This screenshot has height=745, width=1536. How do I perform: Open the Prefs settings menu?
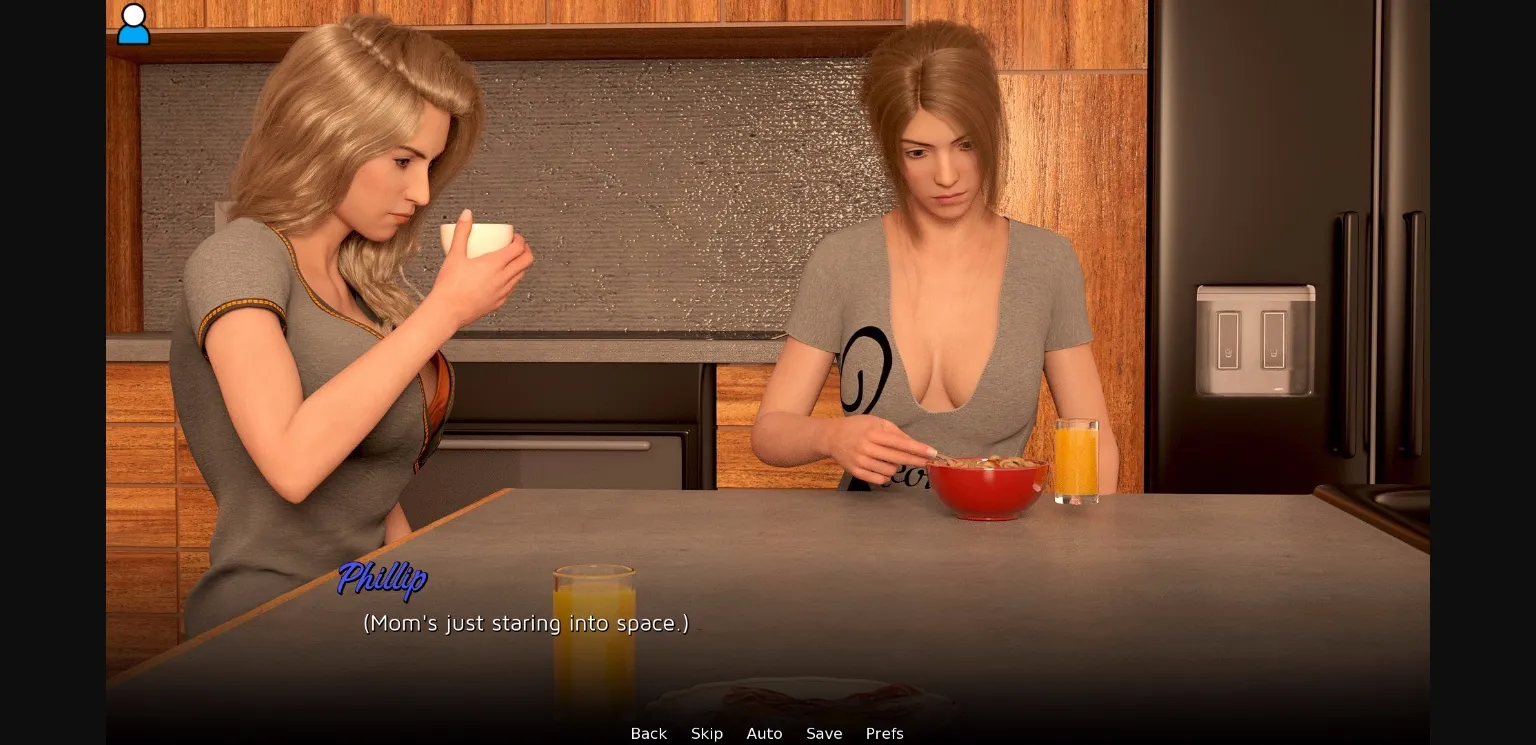884,733
